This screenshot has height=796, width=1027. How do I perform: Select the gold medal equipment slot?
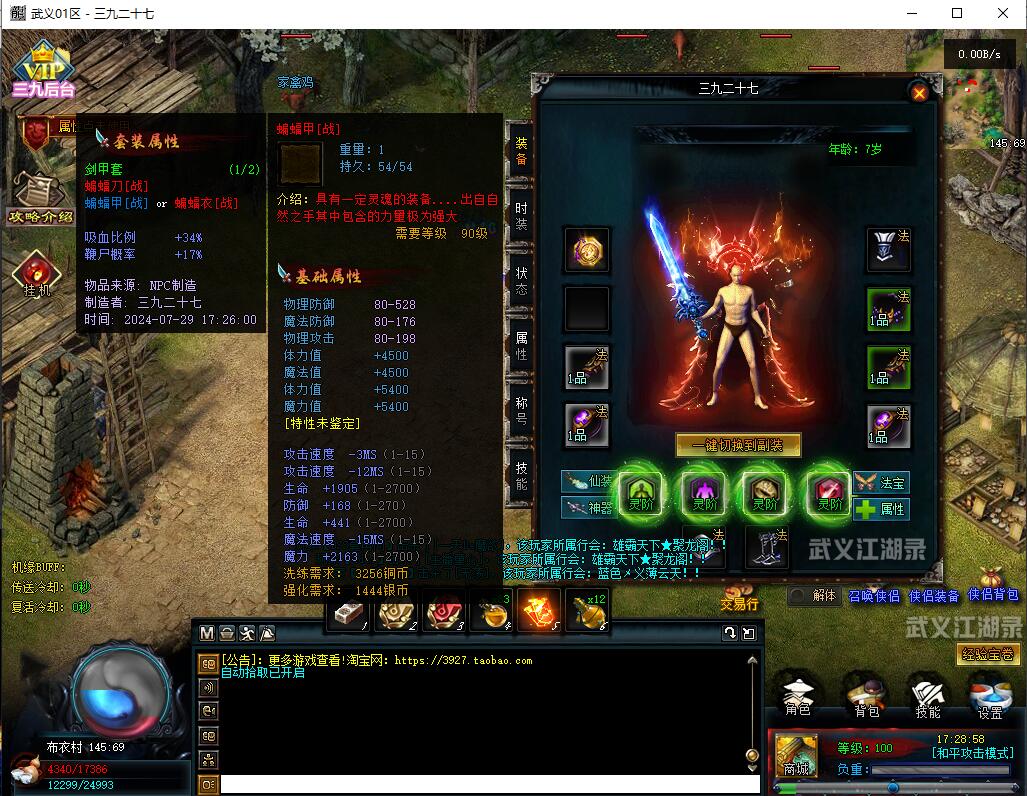pyautogui.click(x=586, y=250)
